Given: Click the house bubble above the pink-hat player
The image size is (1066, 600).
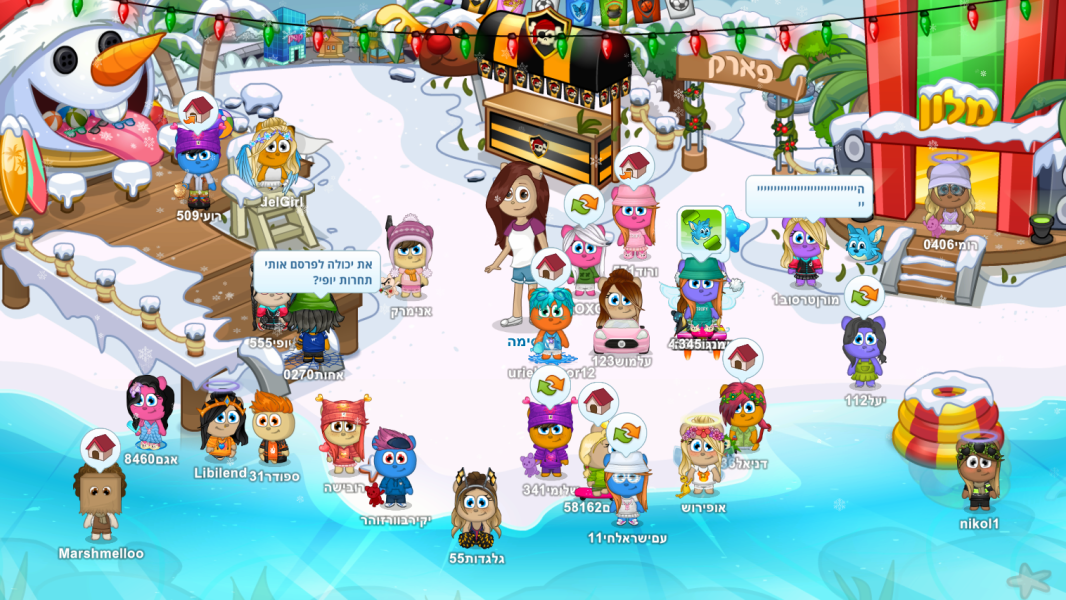Looking at the screenshot, I should coord(634,165).
